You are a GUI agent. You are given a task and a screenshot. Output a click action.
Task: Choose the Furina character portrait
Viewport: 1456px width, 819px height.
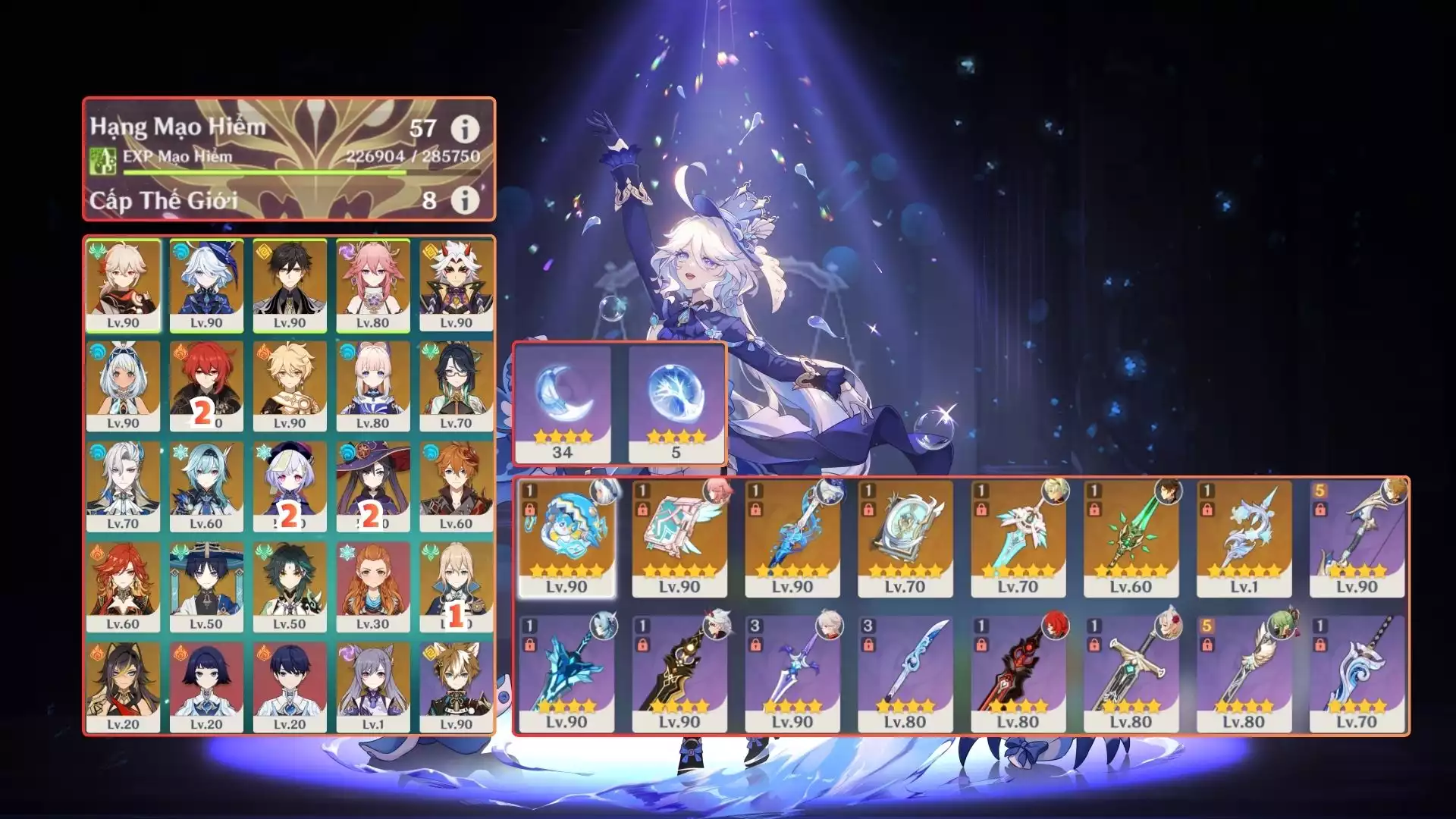pyautogui.click(x=206, y=286)
